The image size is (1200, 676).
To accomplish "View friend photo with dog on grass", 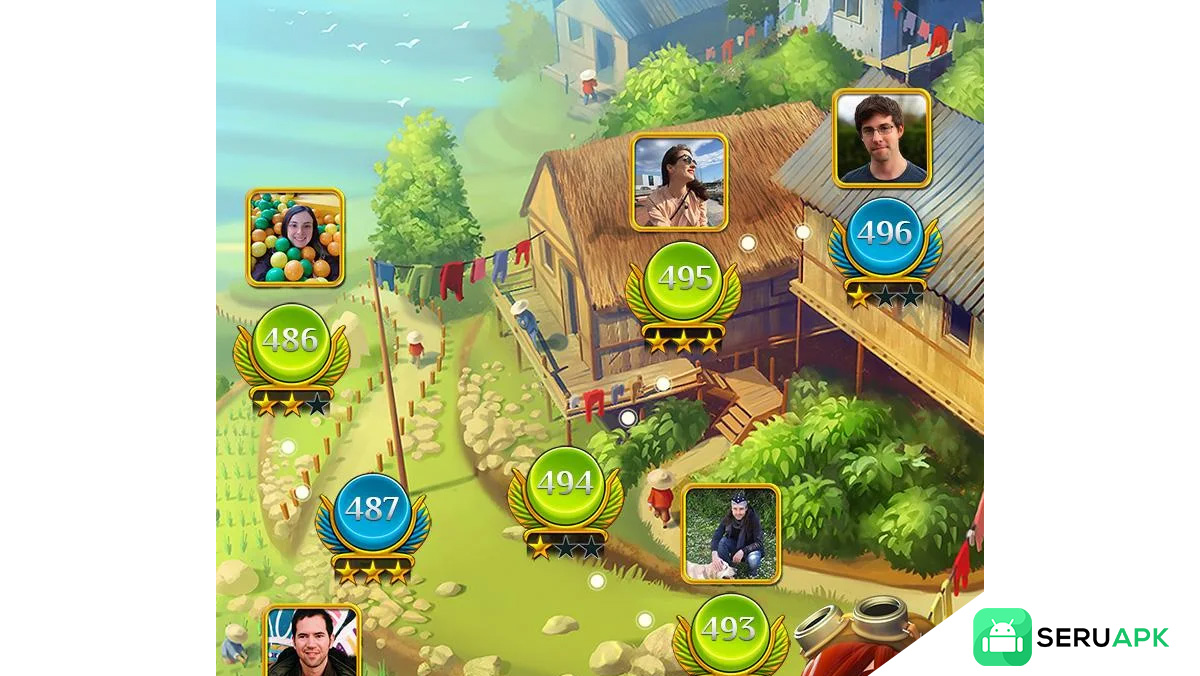I will 731,533.
